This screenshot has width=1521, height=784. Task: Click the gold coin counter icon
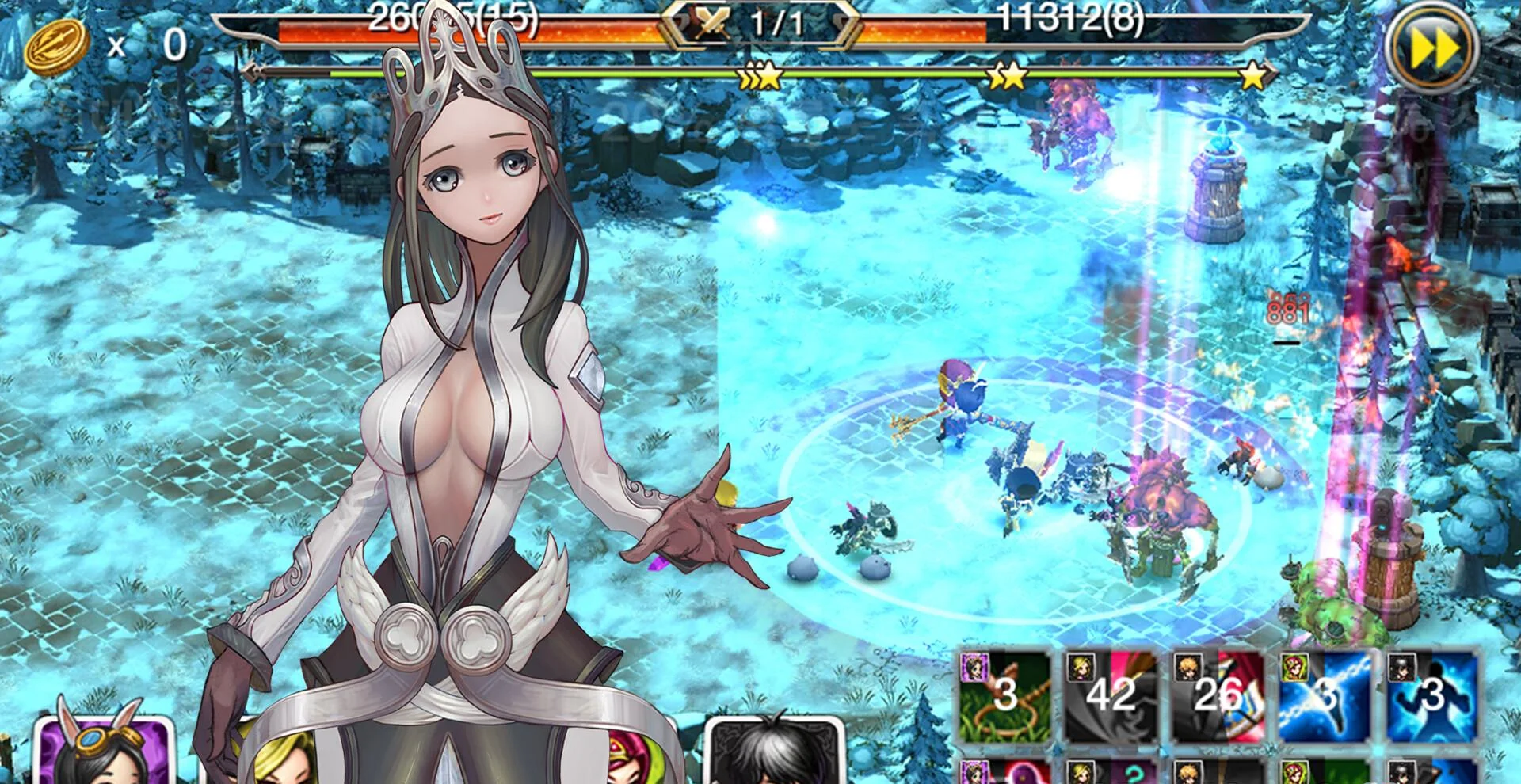click(57, 46)
